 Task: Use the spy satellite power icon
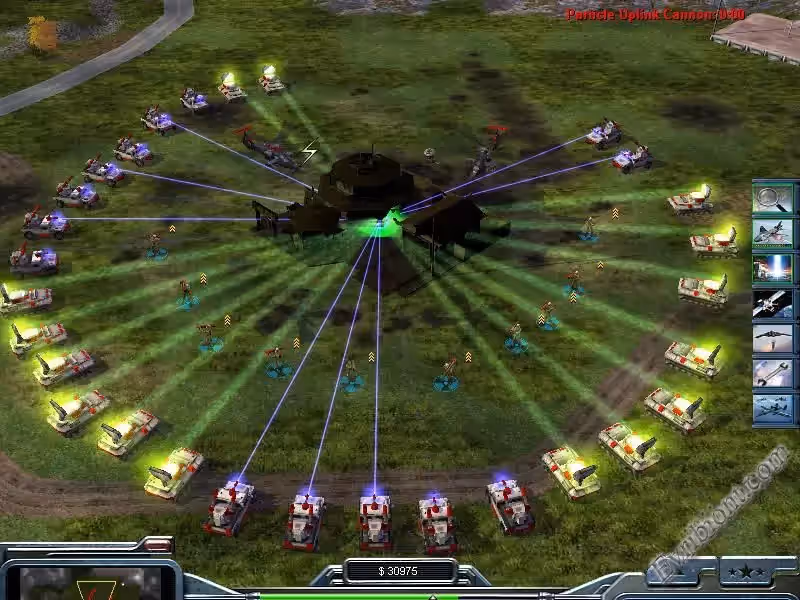773,303
